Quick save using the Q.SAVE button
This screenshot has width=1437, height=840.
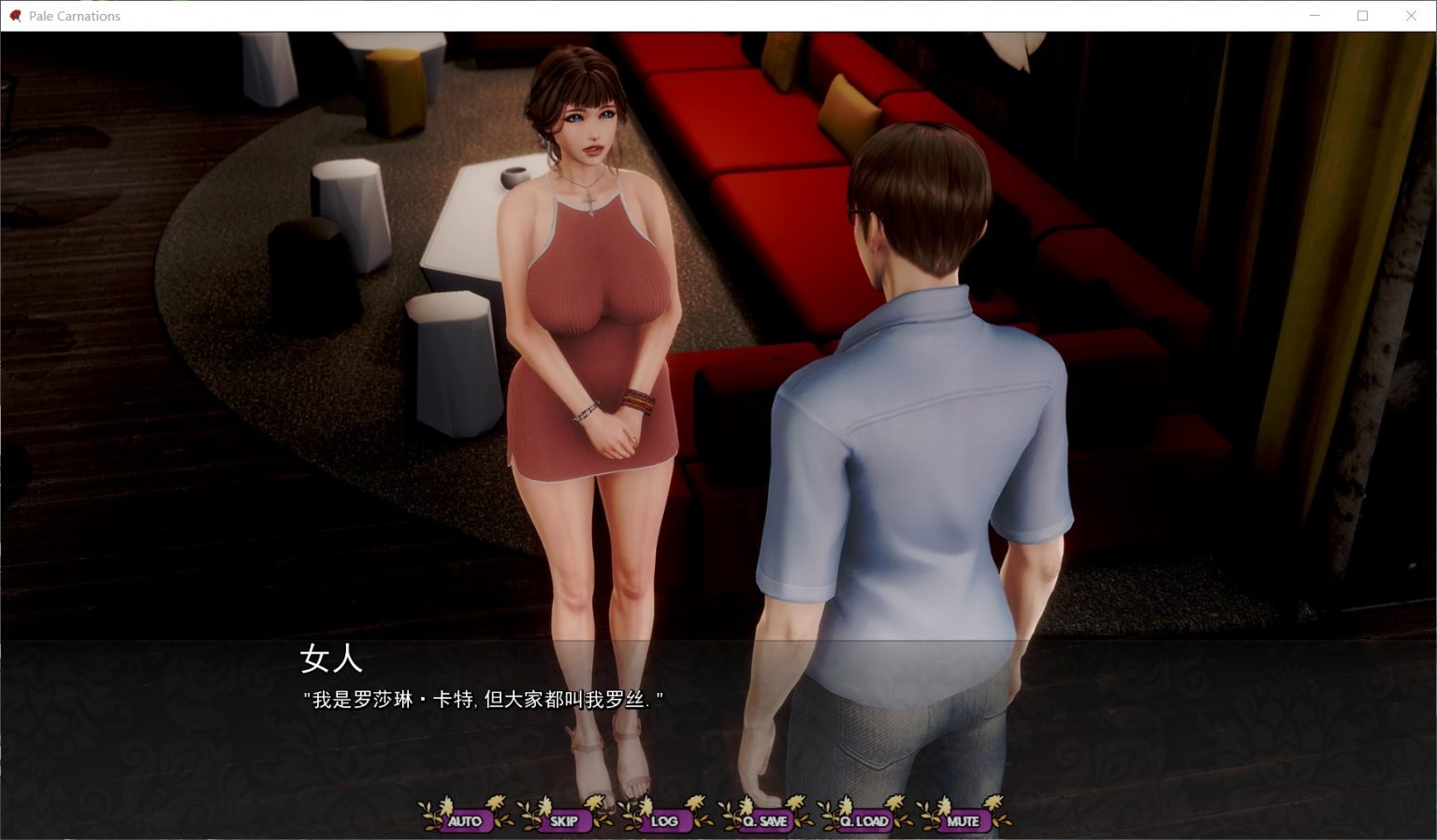point(765,819)
